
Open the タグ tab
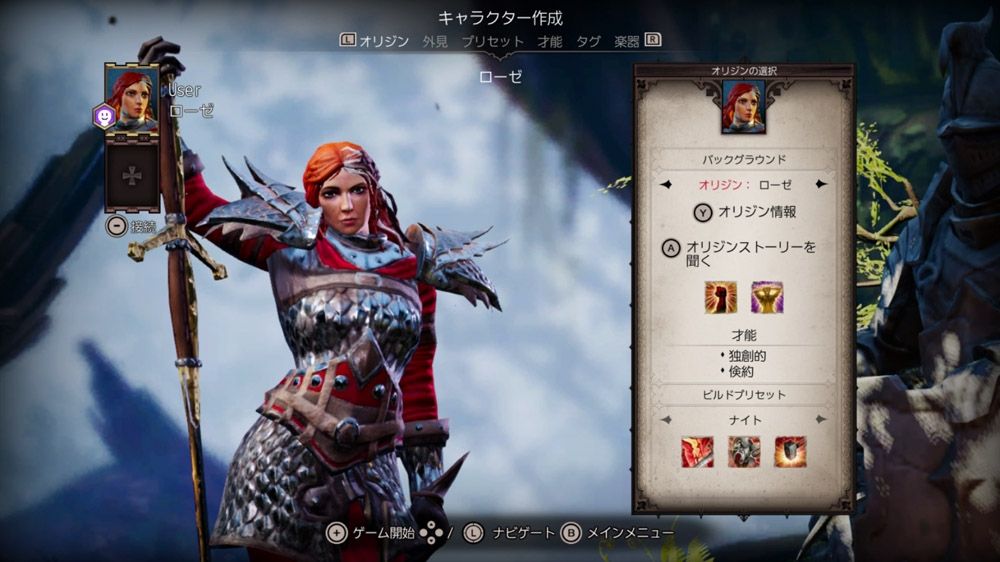[x=588, y=41]
